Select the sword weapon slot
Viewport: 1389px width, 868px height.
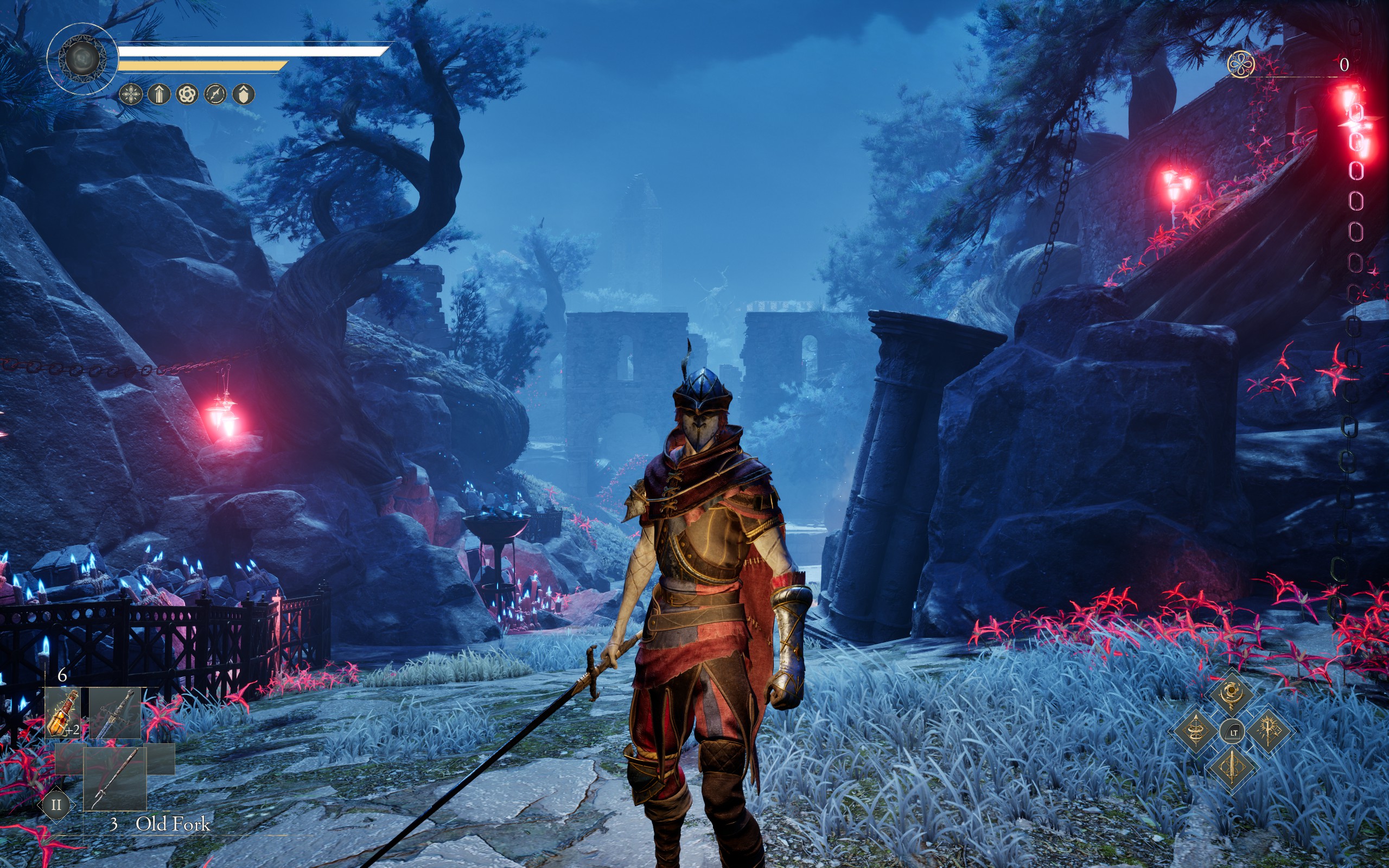click(116, 713)
